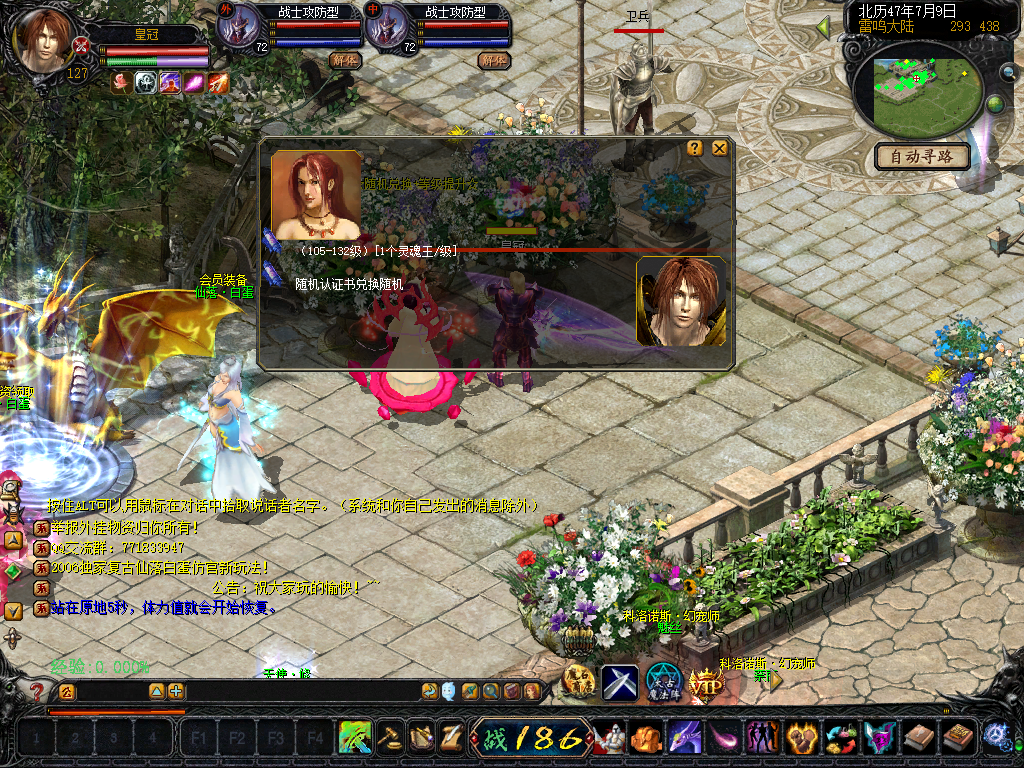This screenshot has height=768, width=1024.
Task: Activate the purple dragon skill icon
Action: point(685,738)
